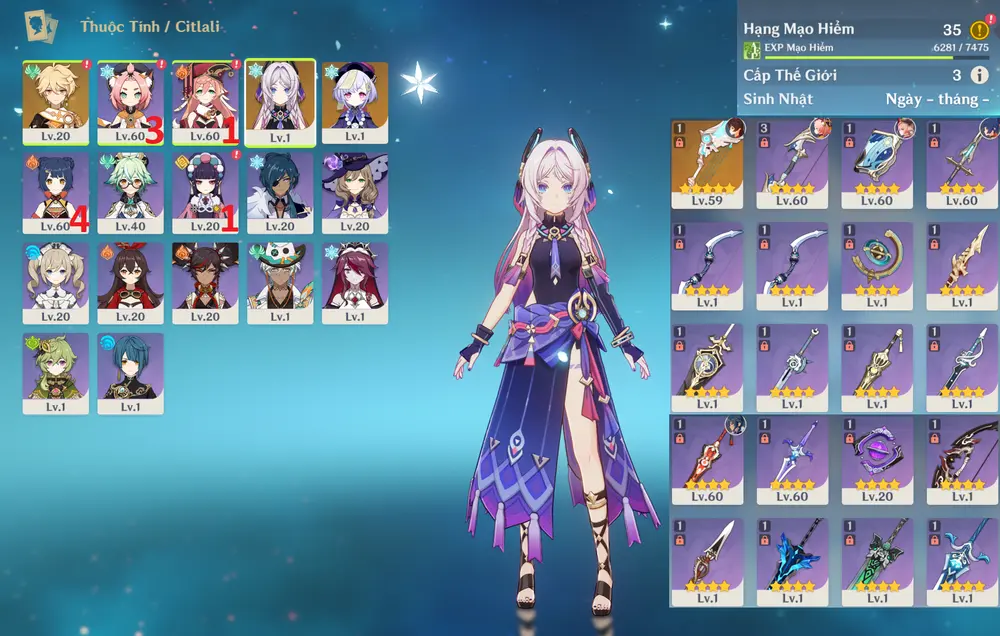Image resolution: width=1000 pixels, height=636 pixels.
Task: Select the five-star Lv.59 weapon slot
Action: click(x=708, y=155)
